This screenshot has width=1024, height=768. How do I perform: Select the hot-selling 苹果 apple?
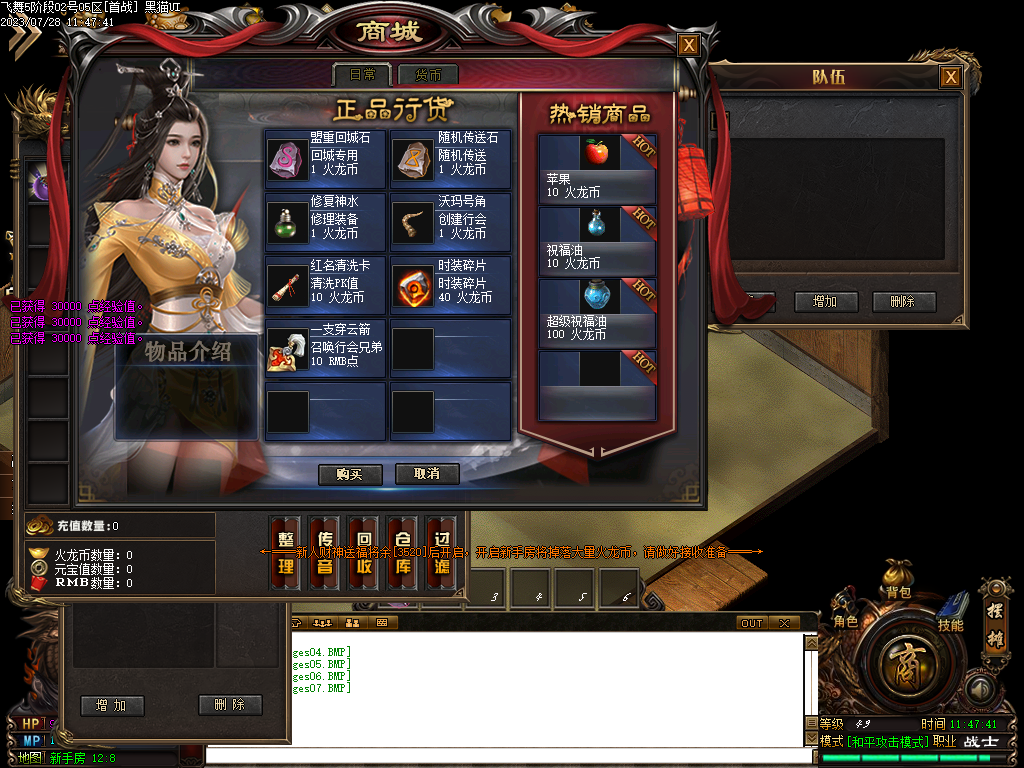tap(597, 168)
